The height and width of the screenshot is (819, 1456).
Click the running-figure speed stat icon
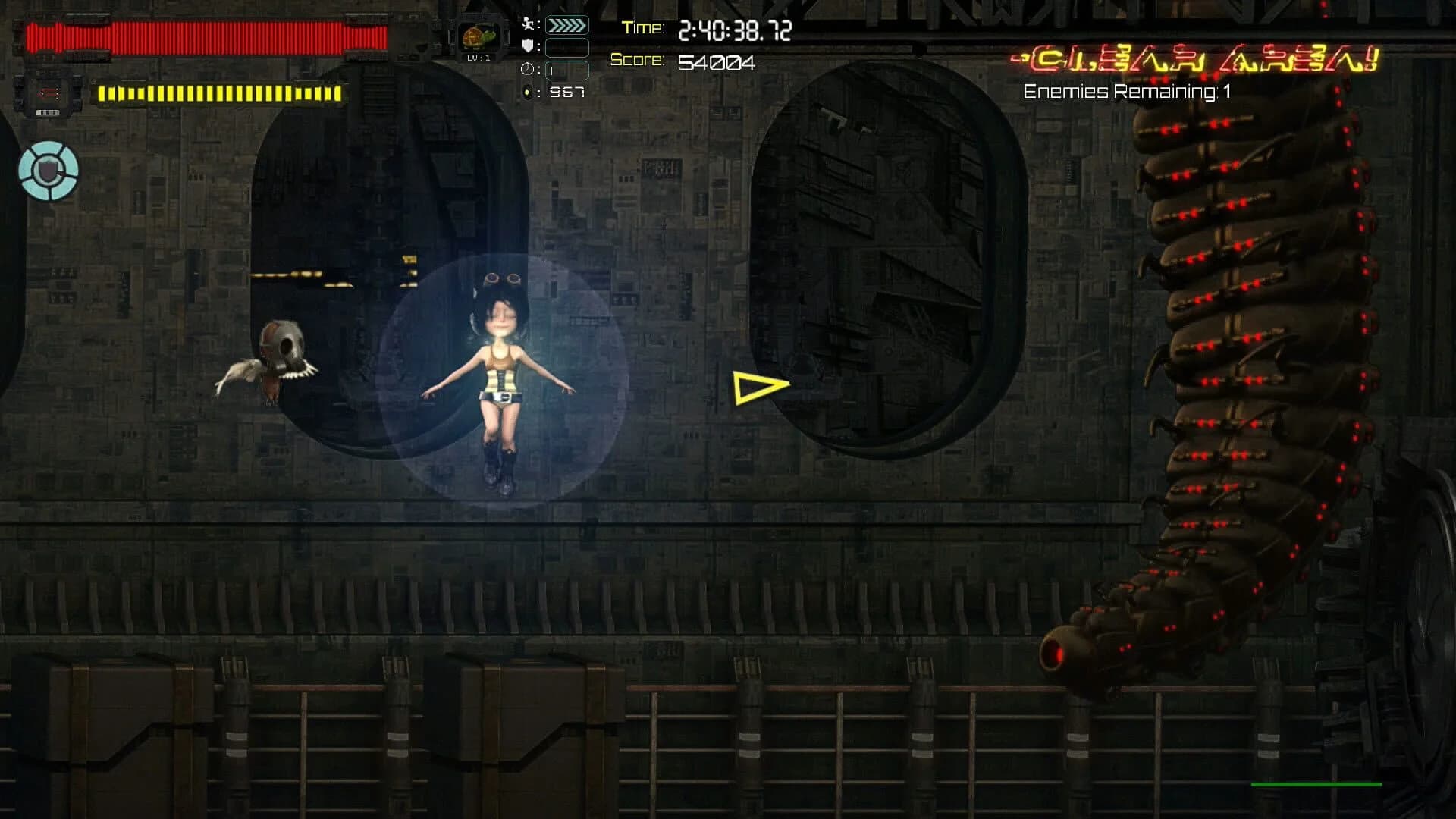[529, 23]
